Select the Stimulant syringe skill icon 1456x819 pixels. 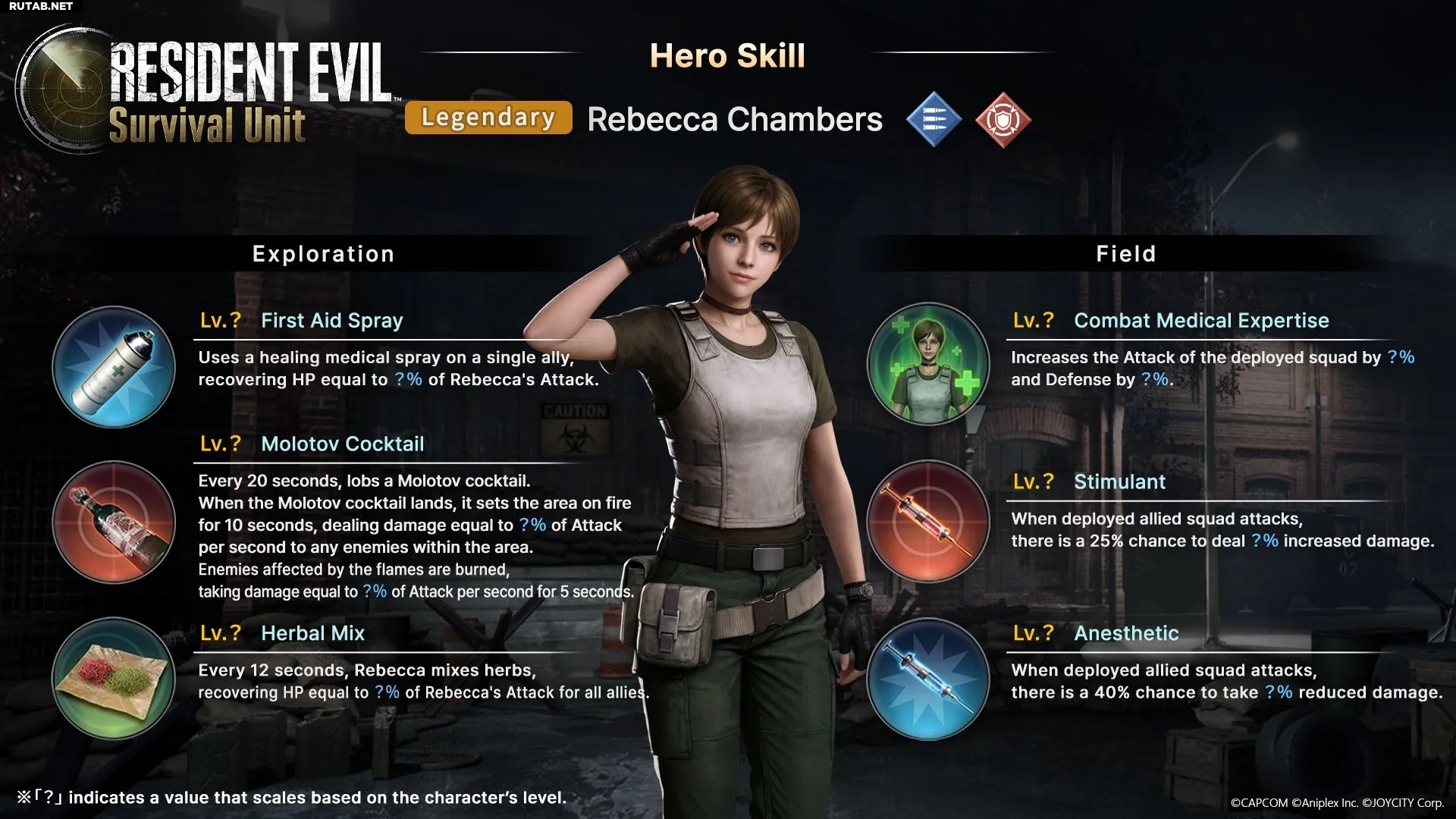(x=927, y=522)
